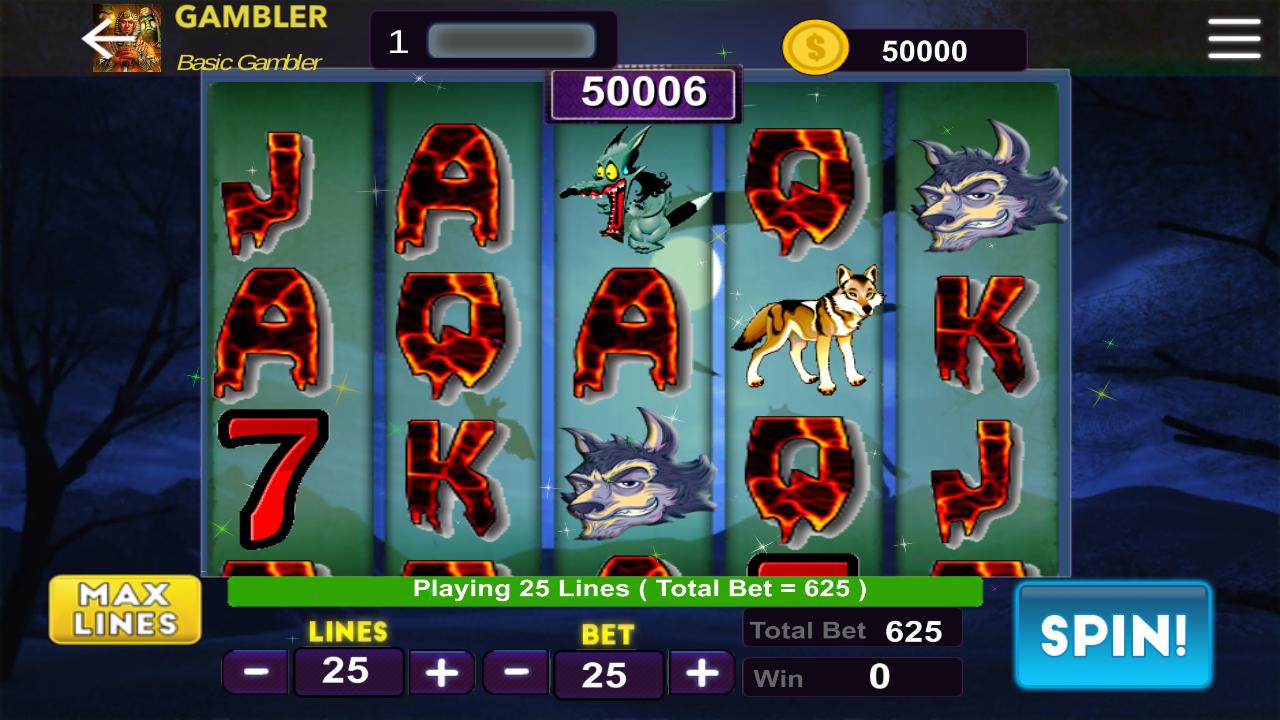
Task: Click the 50006 jackpot counter
Action: [x=643, y=92]
